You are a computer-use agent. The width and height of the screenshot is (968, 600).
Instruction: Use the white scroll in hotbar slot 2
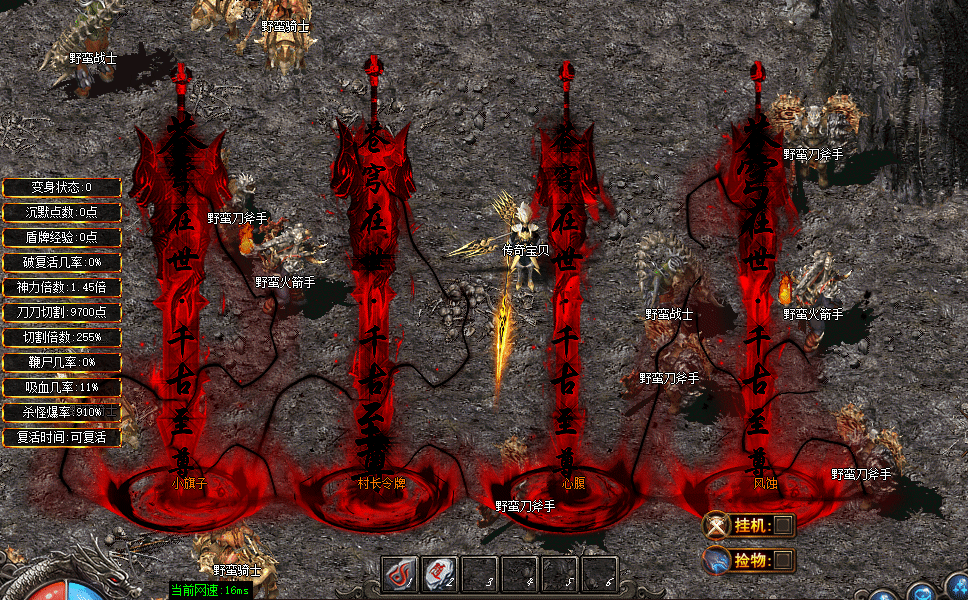point(440,574)
